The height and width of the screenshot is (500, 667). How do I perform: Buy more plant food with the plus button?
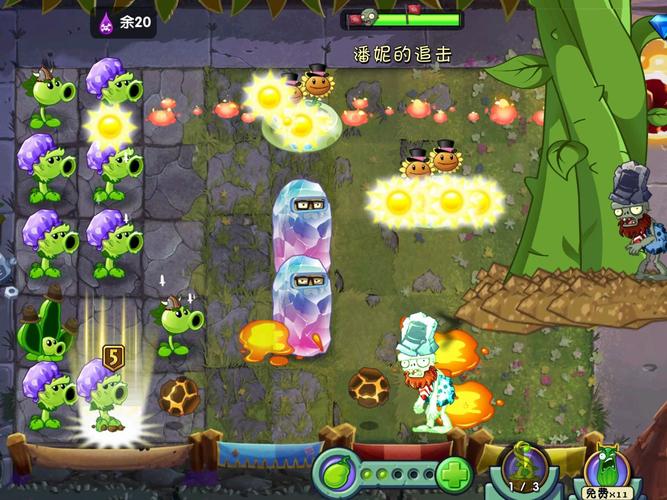point(453,472)
